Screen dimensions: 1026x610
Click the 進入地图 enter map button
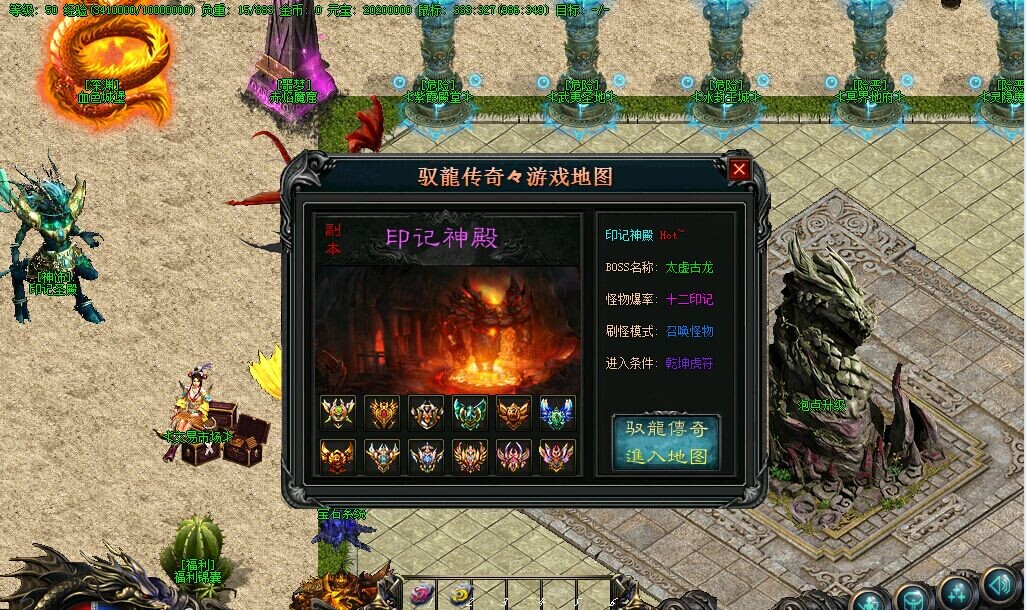pos(666,442)
